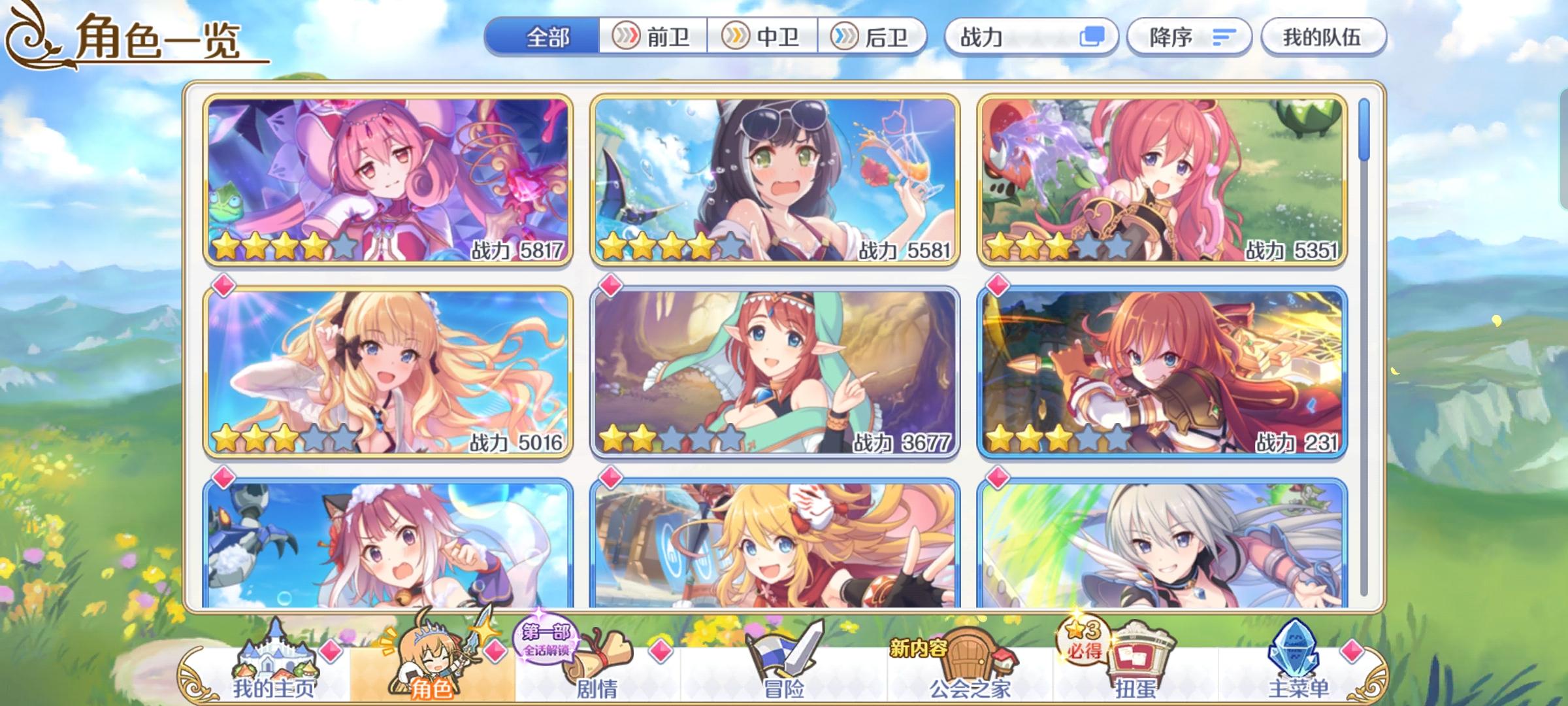
Task: Open the 战力 sort criteria dropdown
Action: 1031,37
